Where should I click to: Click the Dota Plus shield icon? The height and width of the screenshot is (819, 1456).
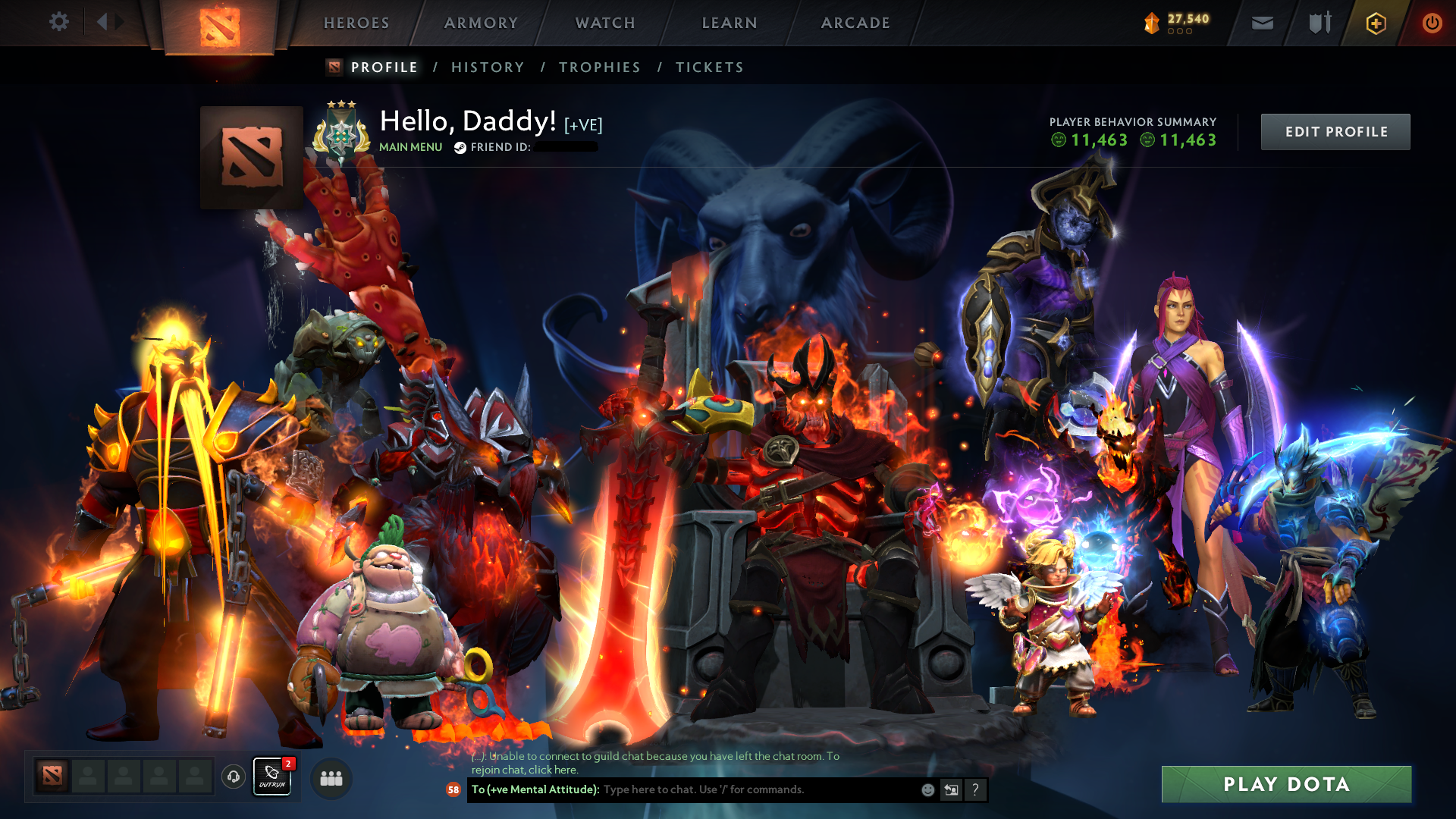[1375, 23]
